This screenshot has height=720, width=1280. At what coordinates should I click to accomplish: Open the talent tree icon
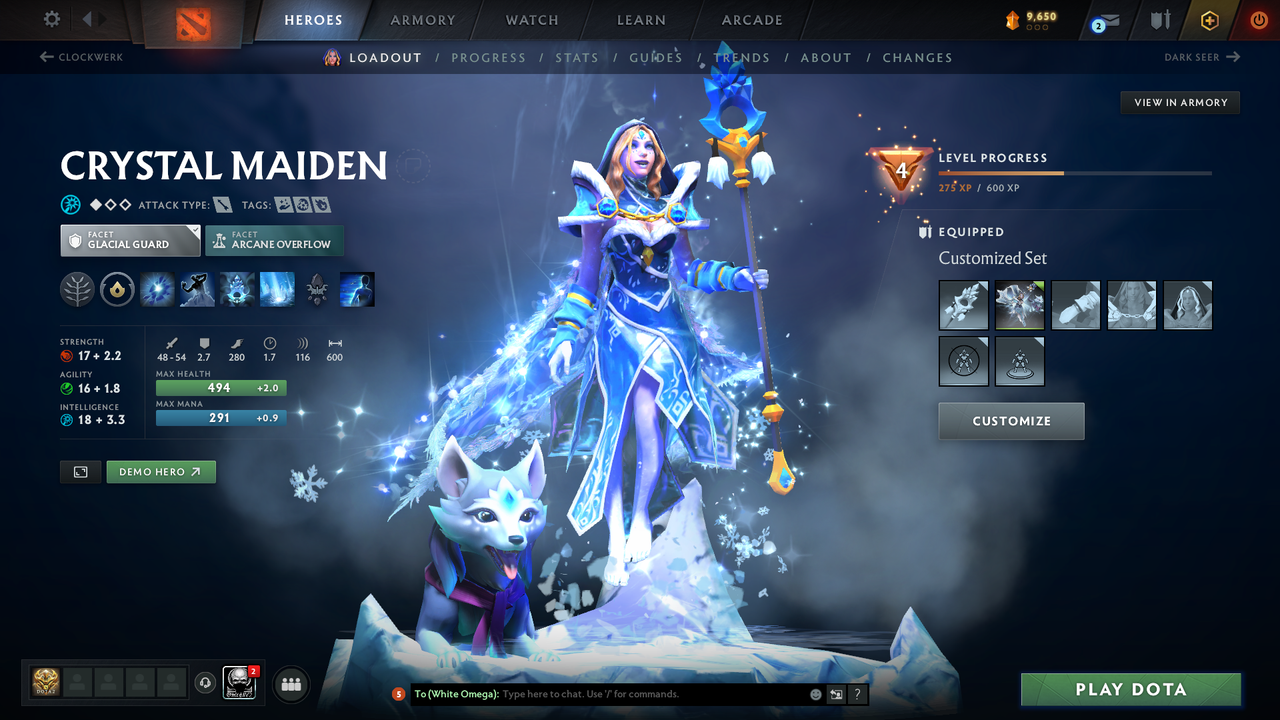point(76,289)
